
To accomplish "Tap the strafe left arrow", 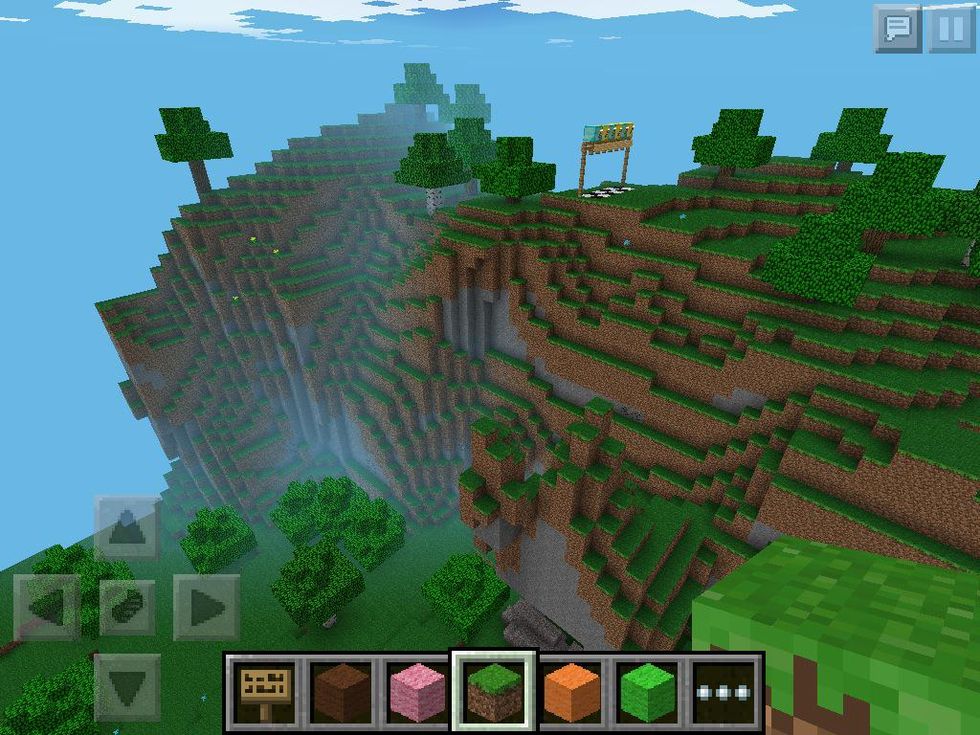I will pos(47,607).
